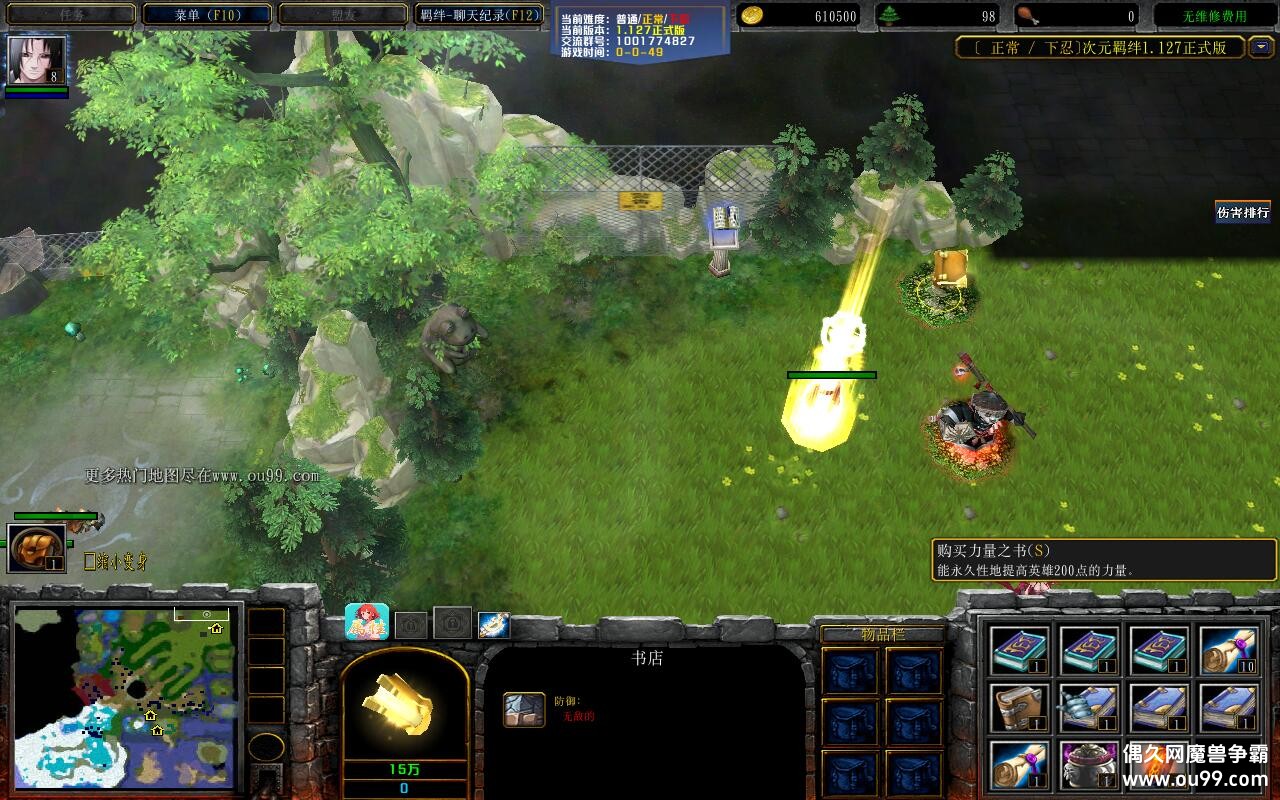This screenshot has width=1280, height=800.
Task: Select the dark-haired hero portrait
Action: pos(37,60)
